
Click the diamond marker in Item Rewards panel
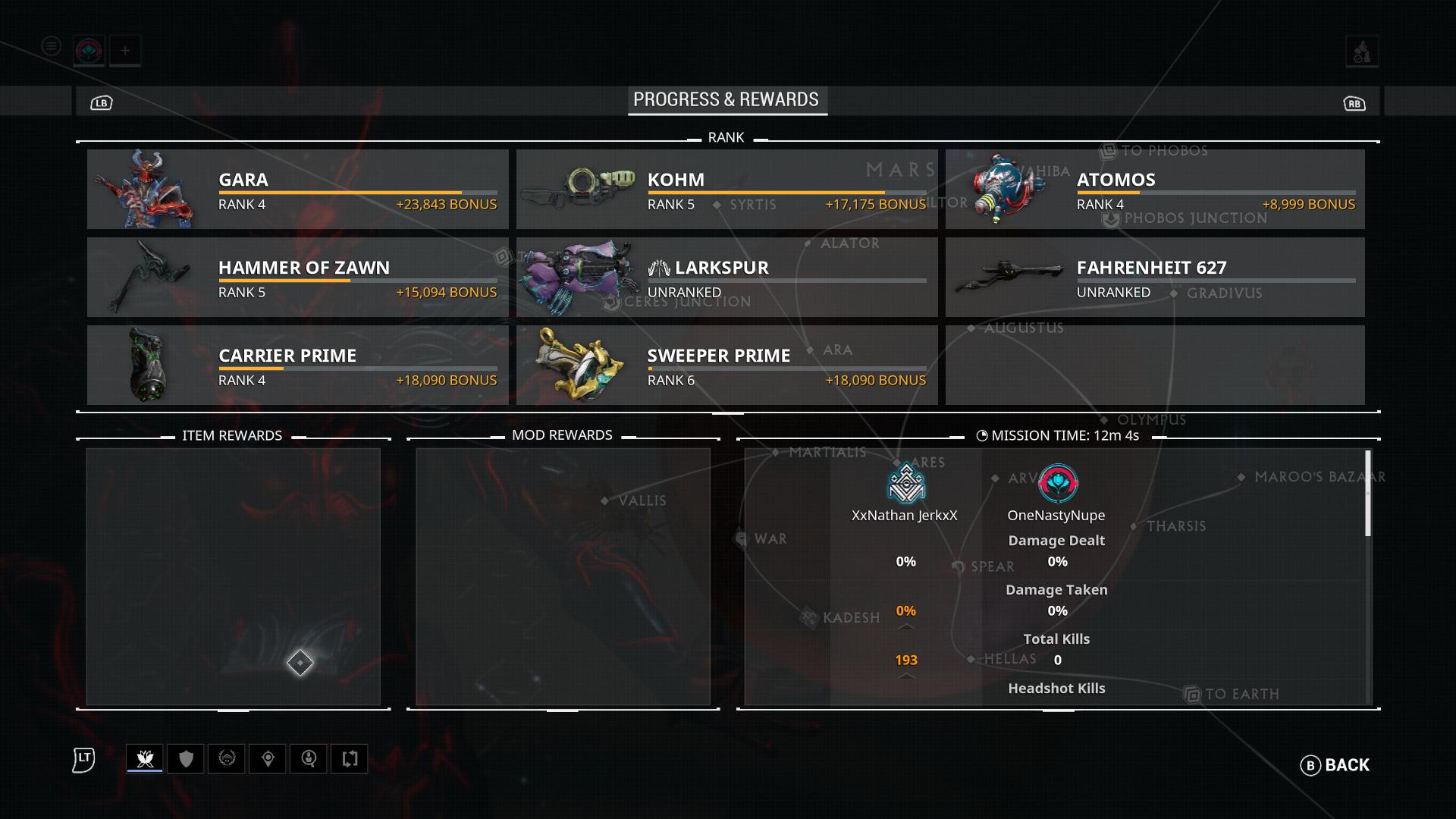click(x=302, y=663)
